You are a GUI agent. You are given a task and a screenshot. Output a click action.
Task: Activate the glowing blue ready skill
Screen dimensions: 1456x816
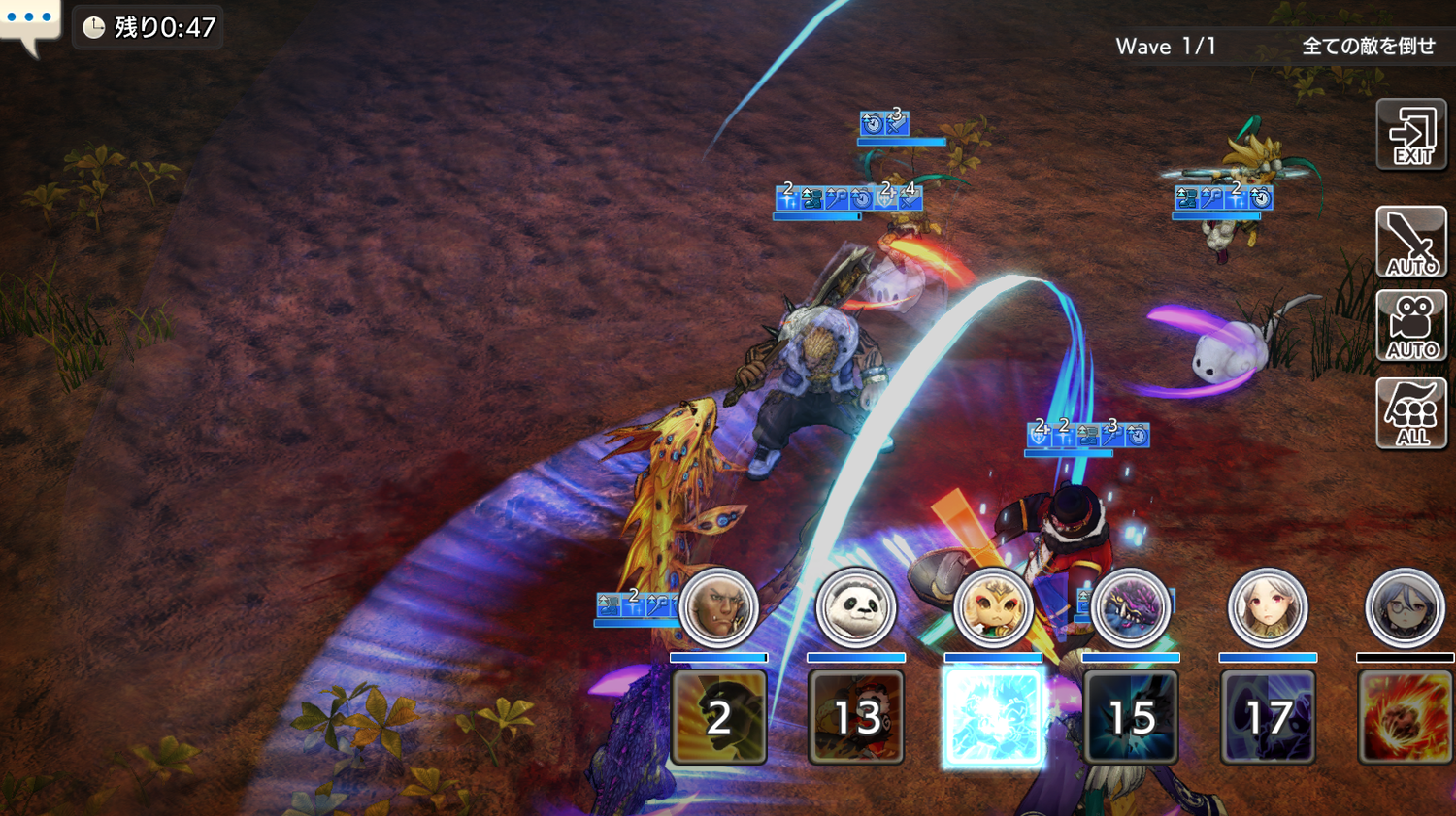click(x=993, y=717)
